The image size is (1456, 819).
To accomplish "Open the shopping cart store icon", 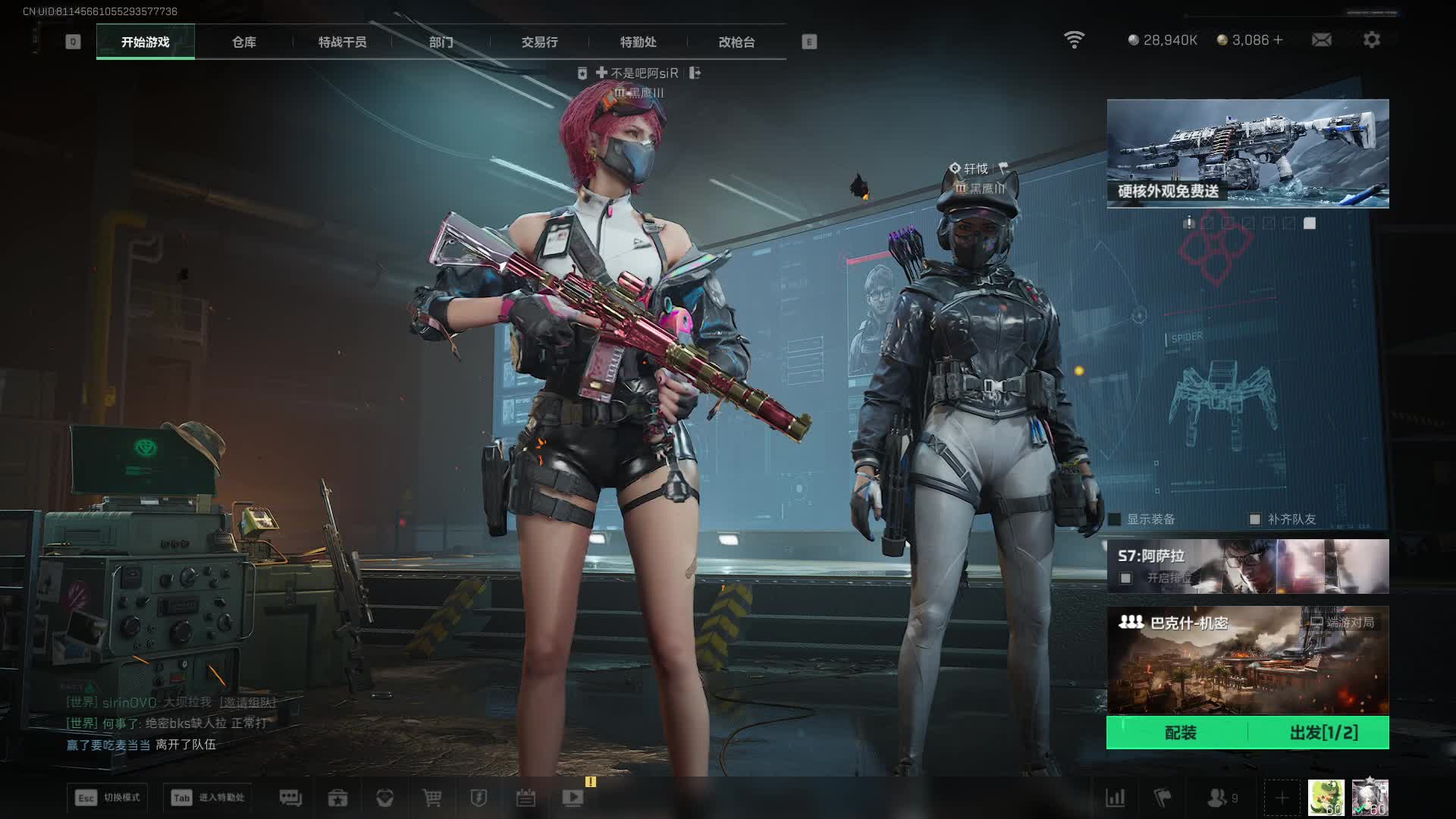I will click(431, 798).
